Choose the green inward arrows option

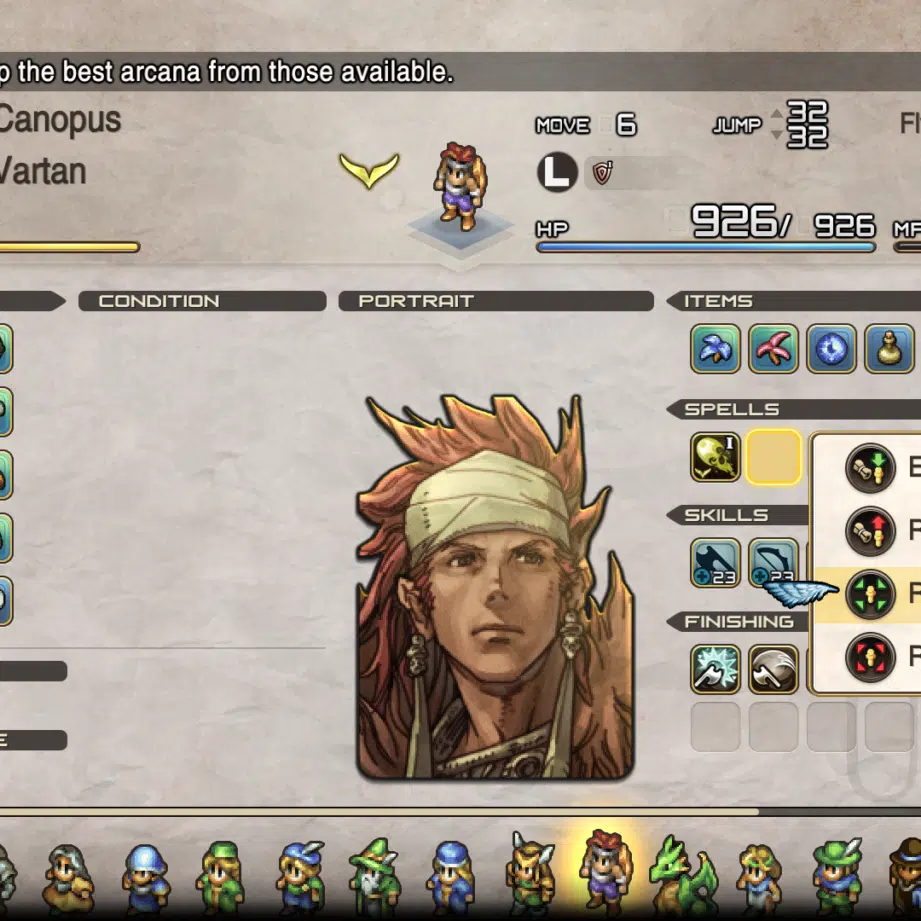click(869, 594)
